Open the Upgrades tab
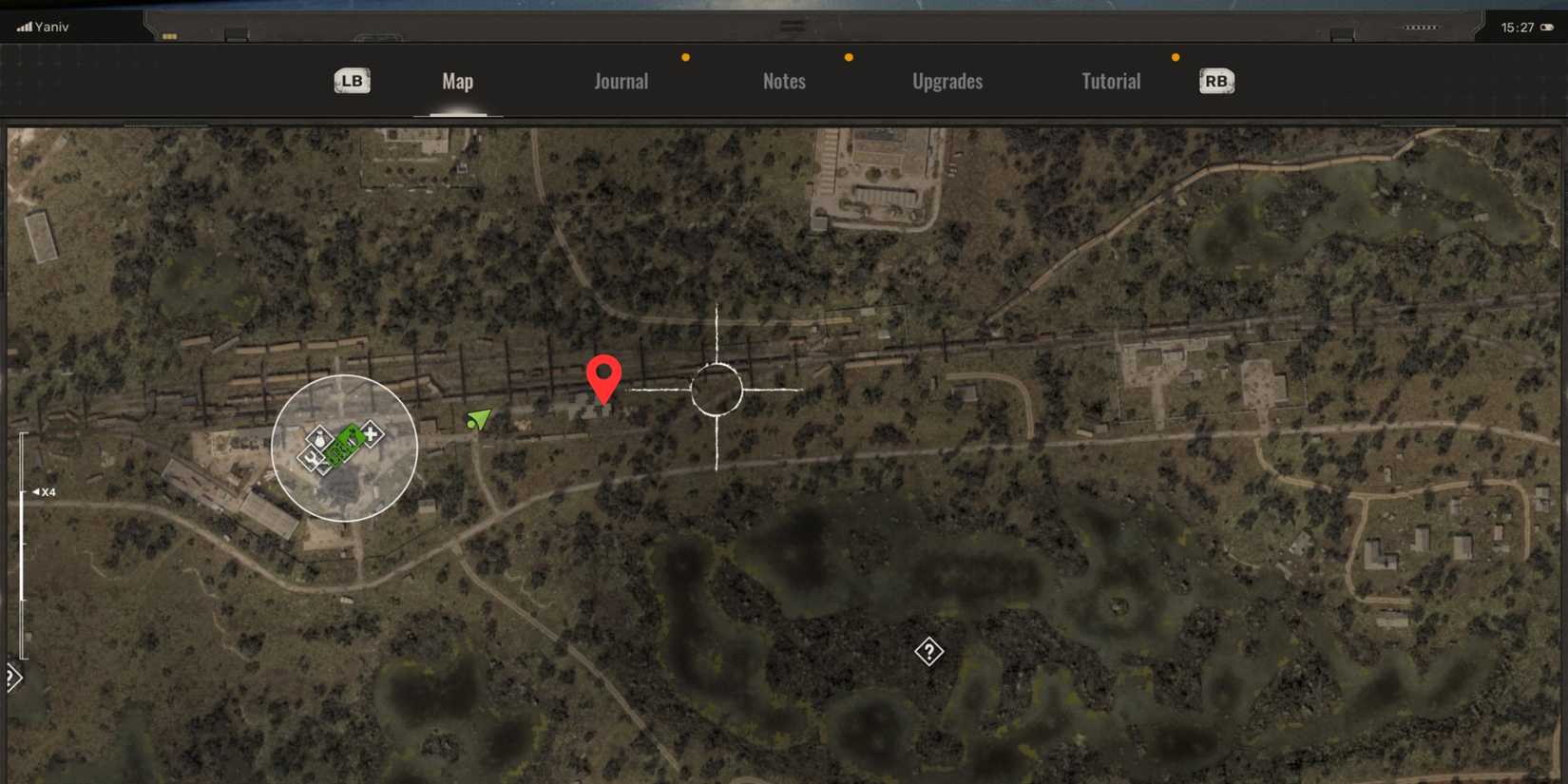The height and width of the screenshot is (784, 1568). click(947, 81)
